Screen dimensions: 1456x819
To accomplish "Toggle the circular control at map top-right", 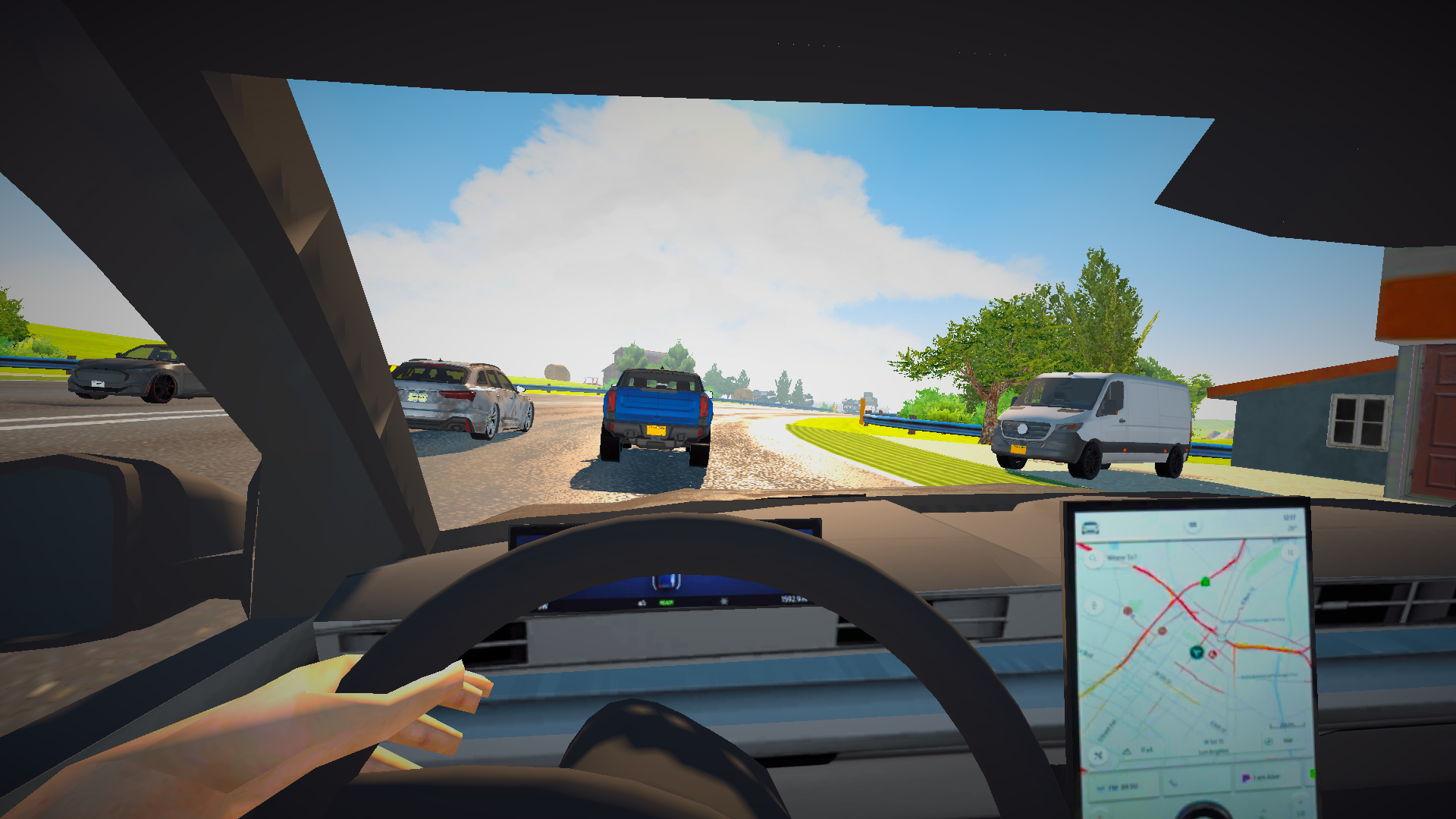I will (1289, 551).
